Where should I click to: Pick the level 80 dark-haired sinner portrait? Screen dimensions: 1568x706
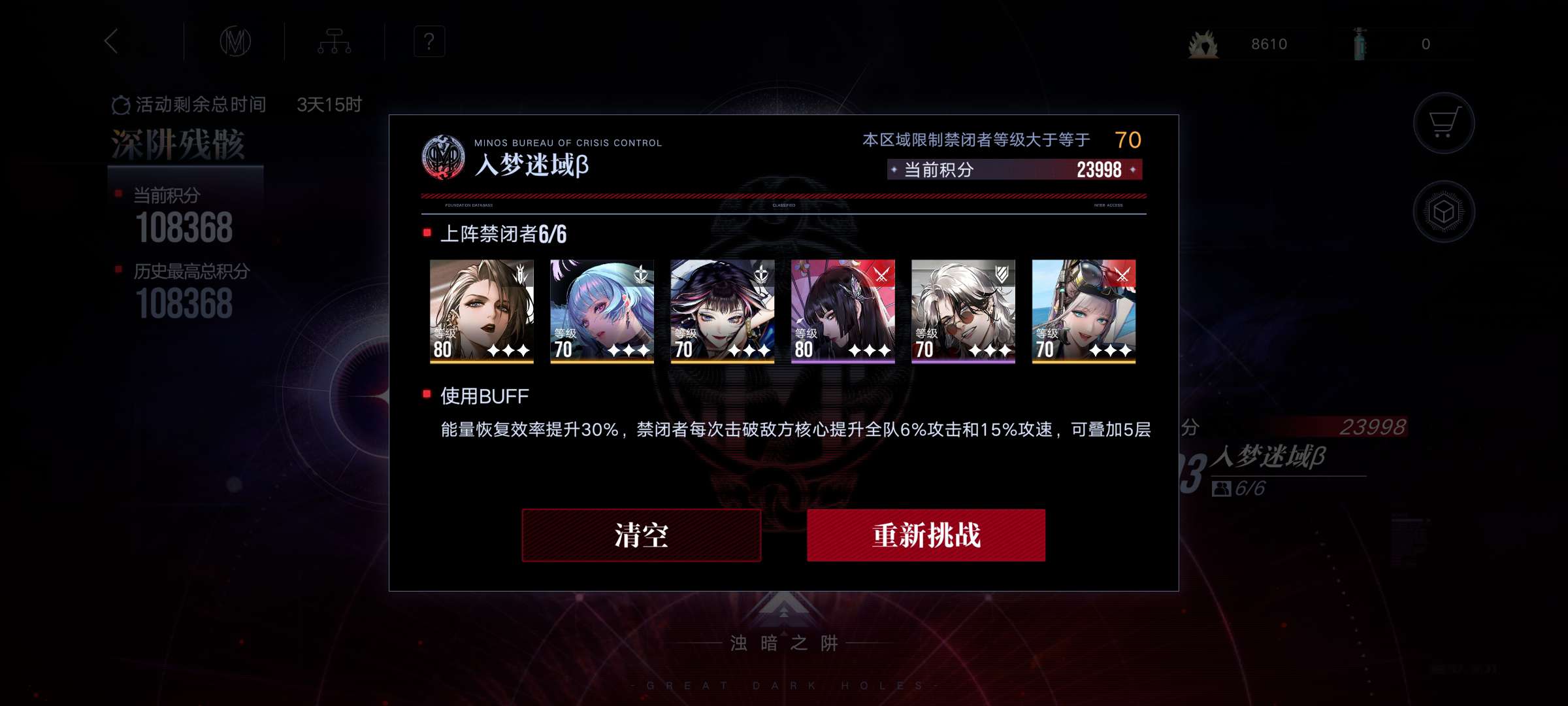click(x=843, y=311)
